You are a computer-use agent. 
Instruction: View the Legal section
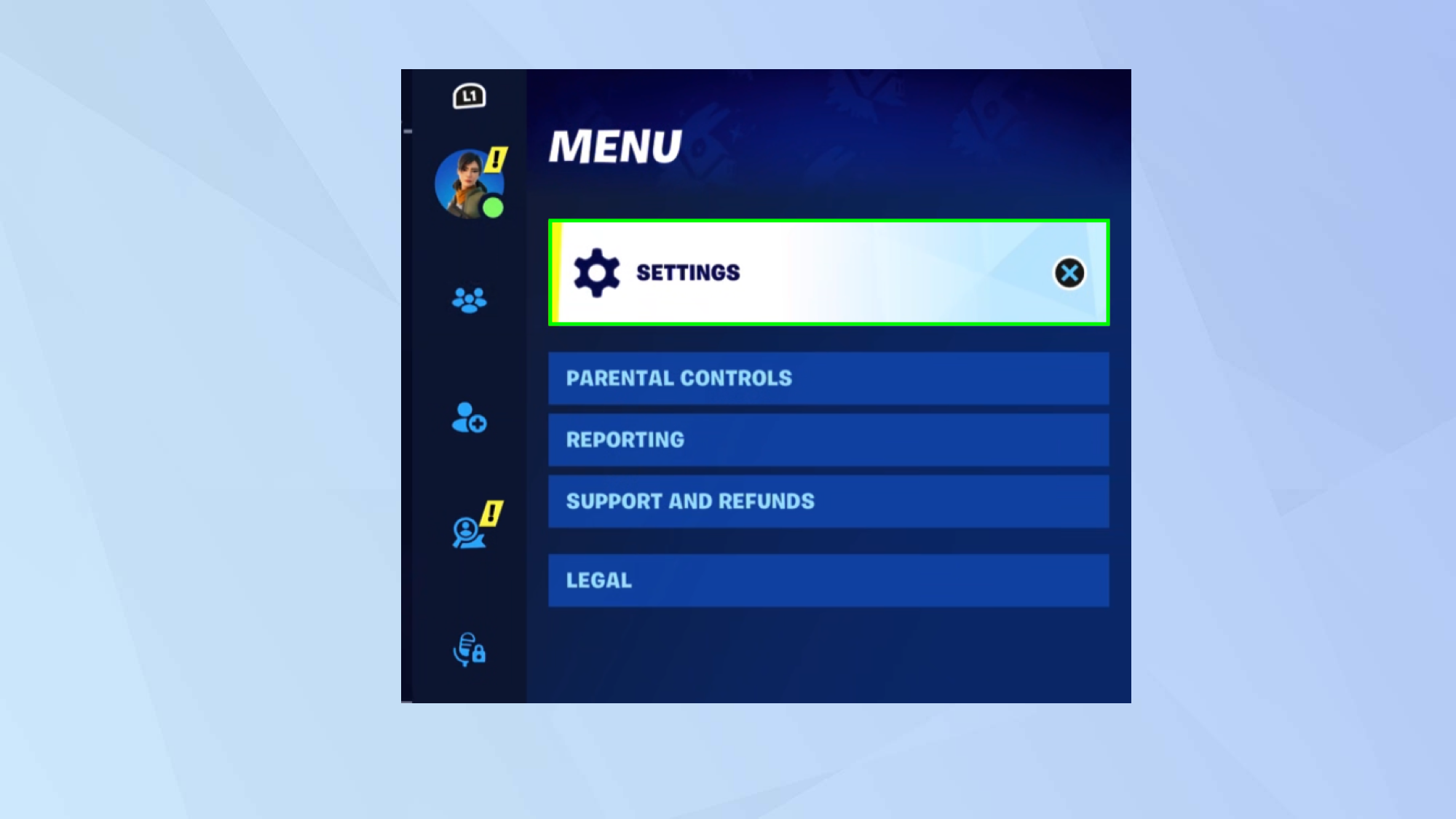point(826,579)
